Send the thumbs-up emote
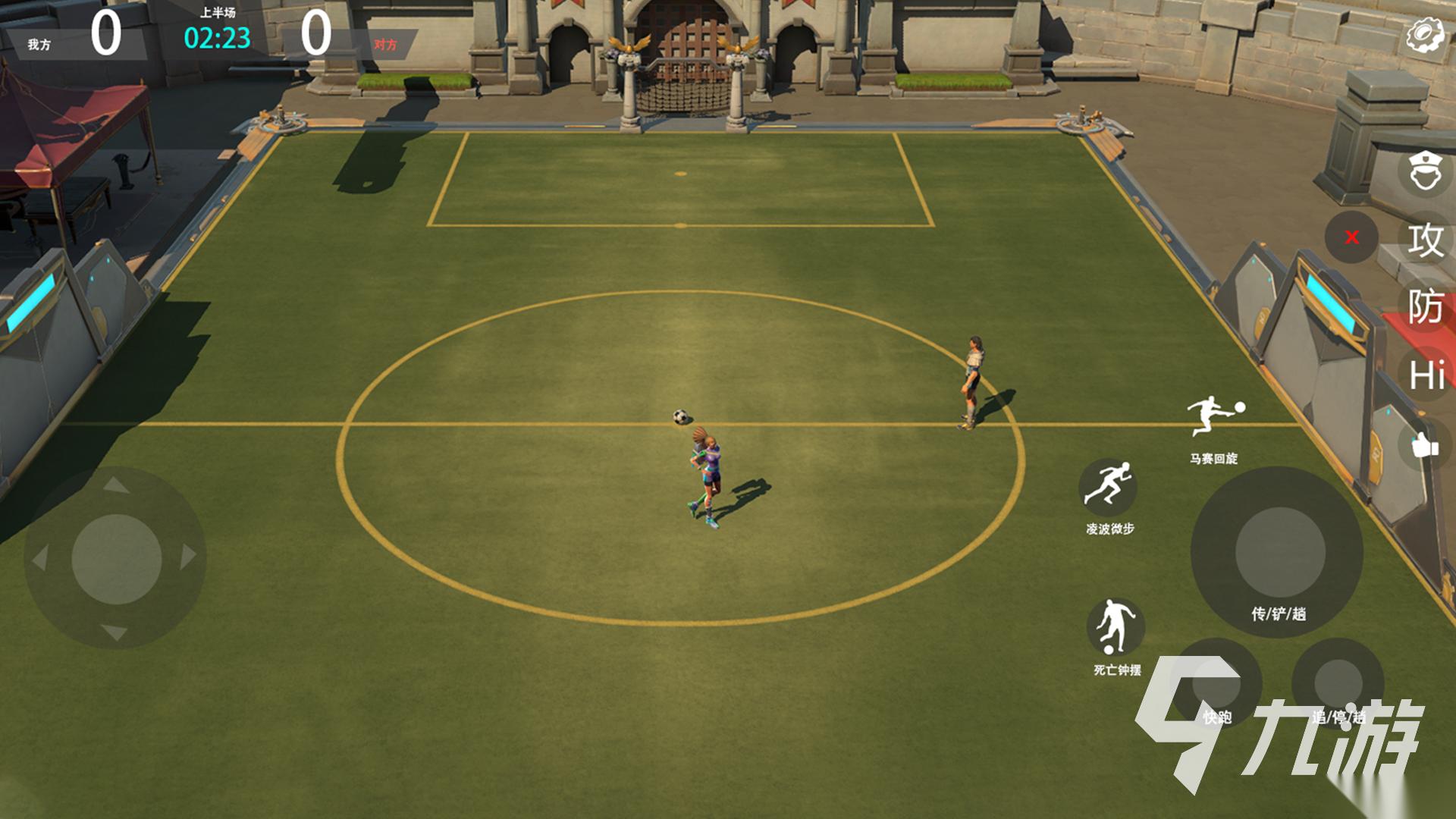The height and width of the screenshot is (819, 1456). tap(1424, 445)
